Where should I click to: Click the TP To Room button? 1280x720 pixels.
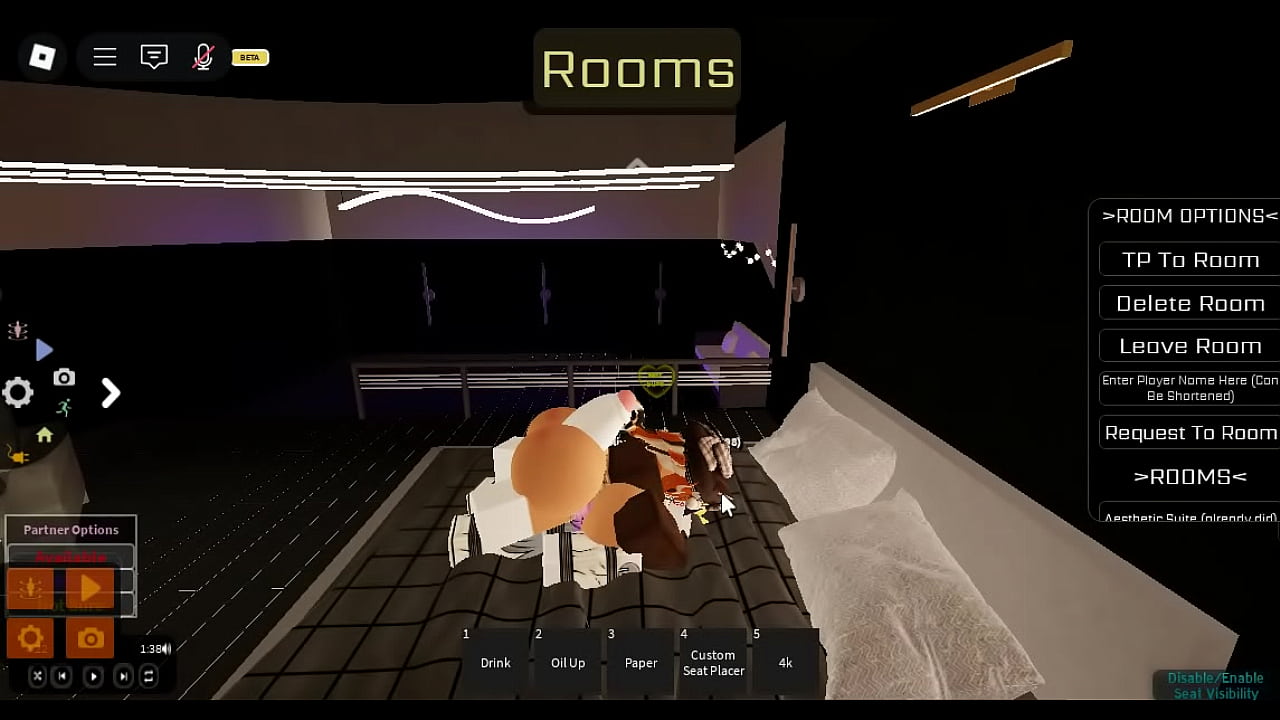point(1188,259)
